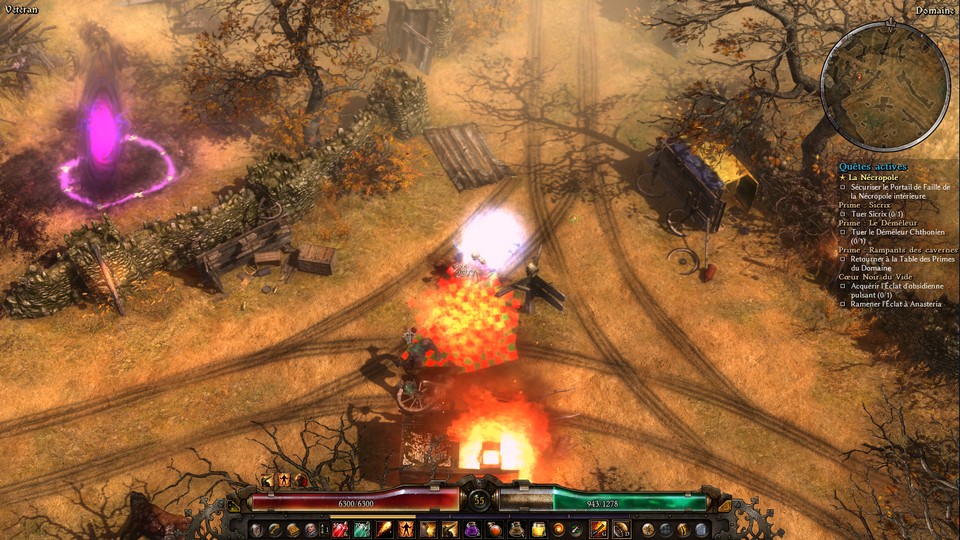The image size is (960, 540).
Task: Select the yellow jar item slot
Action: 538,529
